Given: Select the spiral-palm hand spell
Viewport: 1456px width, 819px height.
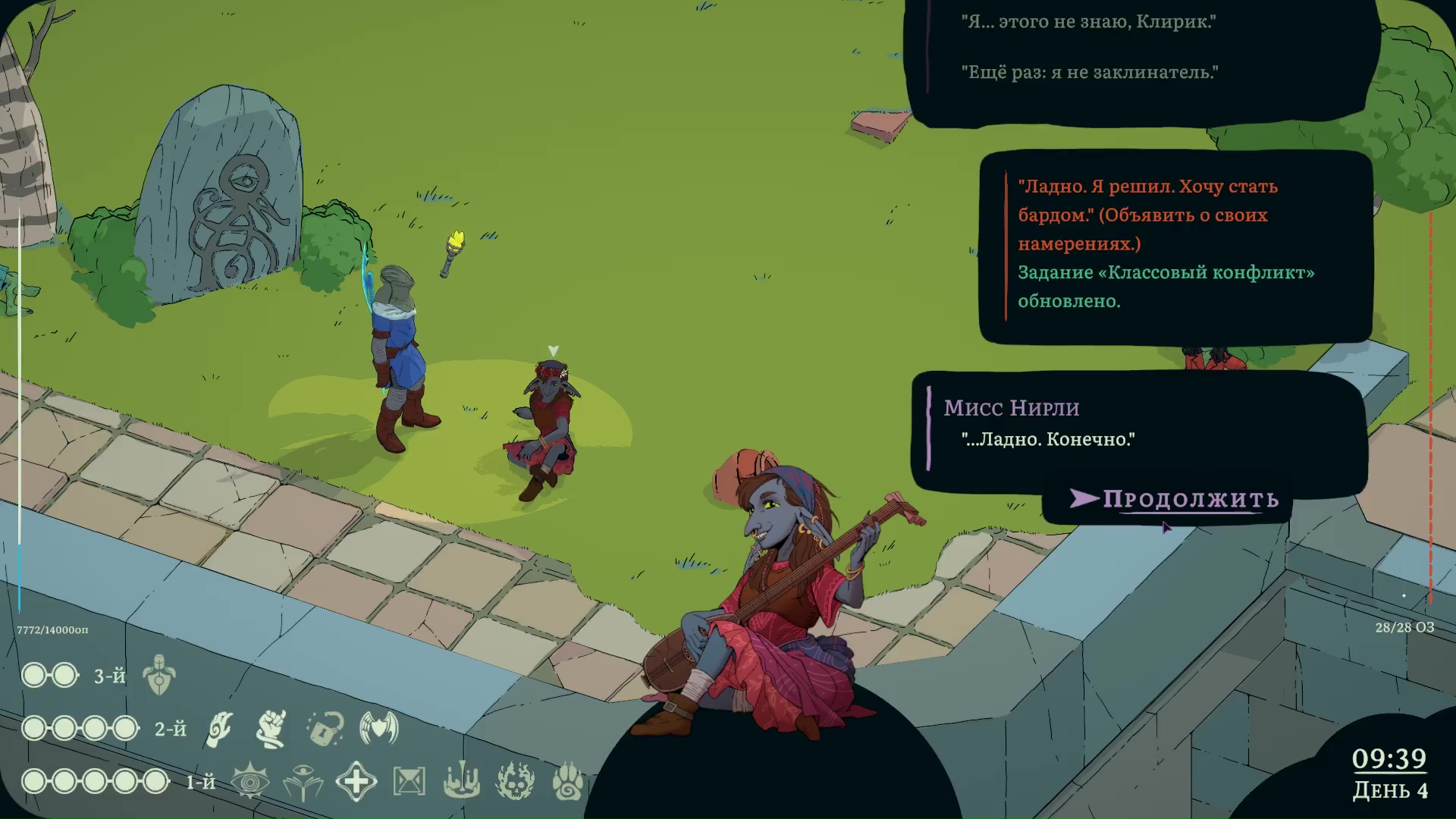Looking at the screenshot, I should (219, 729).
